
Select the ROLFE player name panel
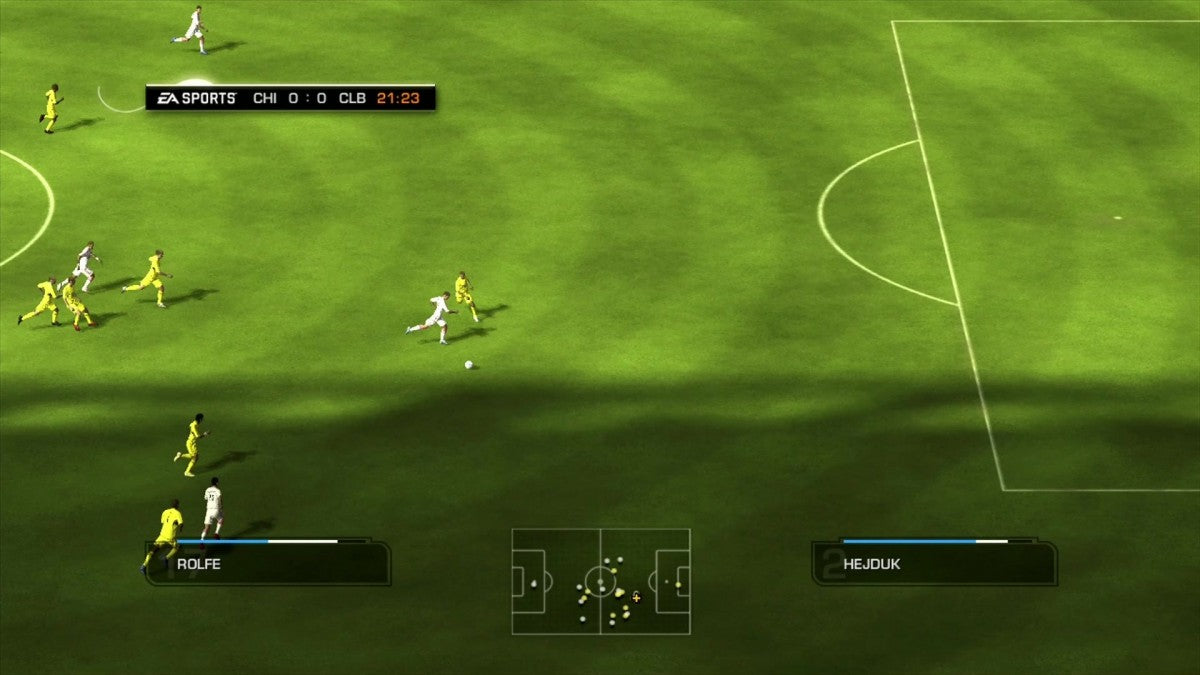(x=268, y=564)
